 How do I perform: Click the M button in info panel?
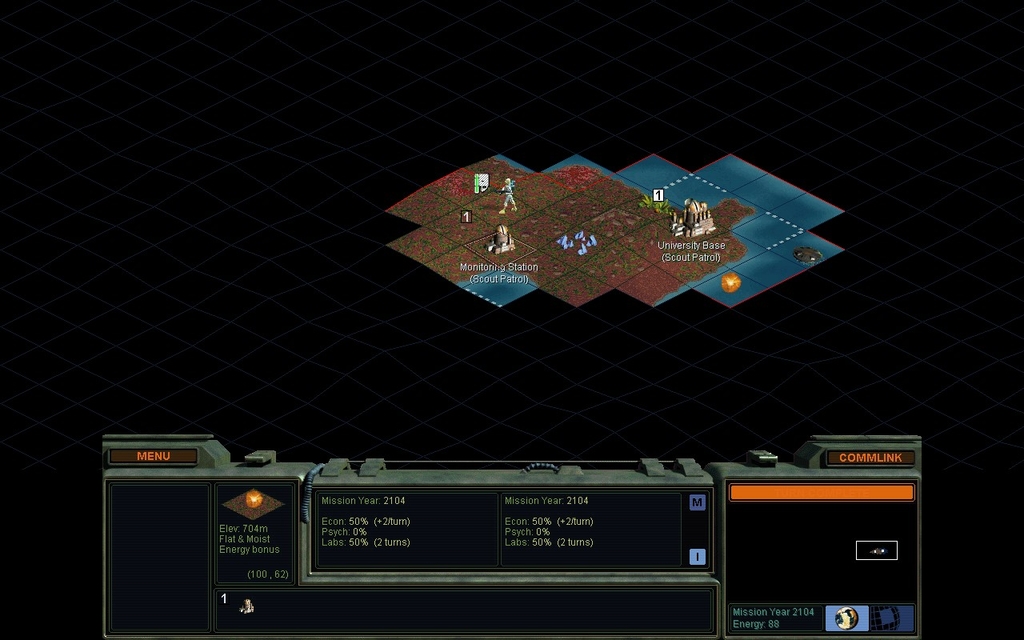(x=697, y=503)
